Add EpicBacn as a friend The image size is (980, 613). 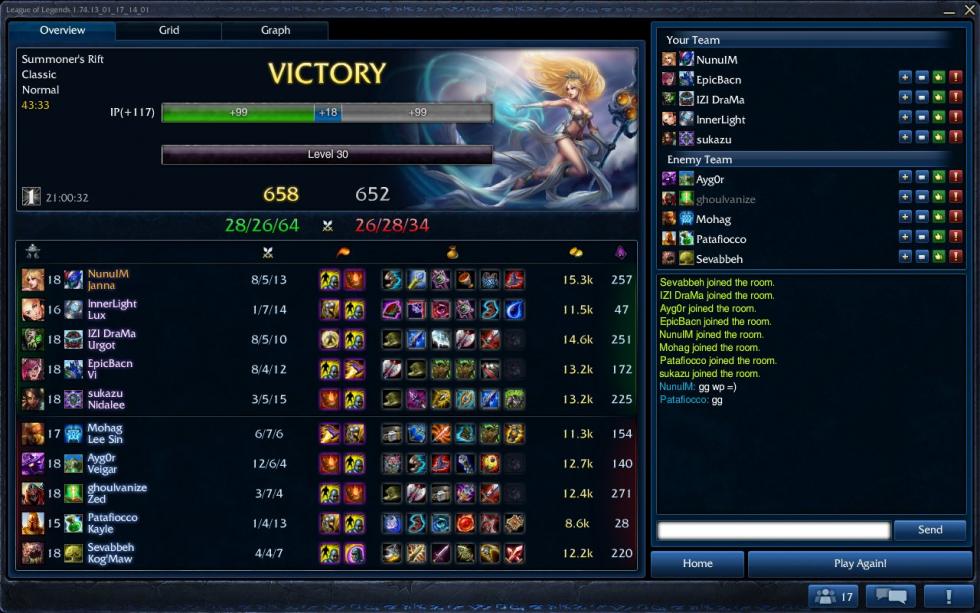pos(905,79)
